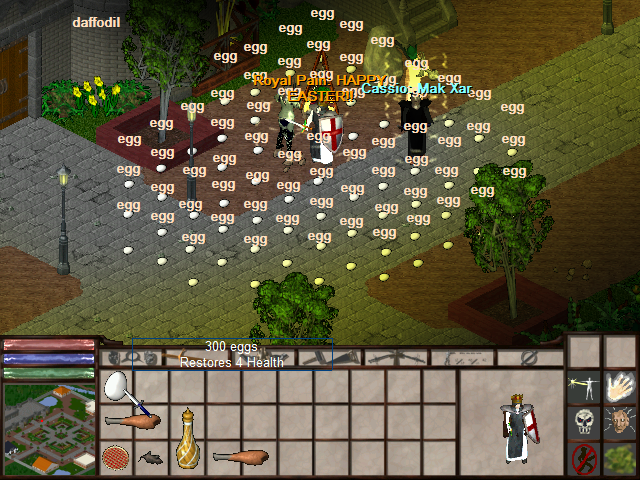Toggle the red no-running icon
The width and height of the screenshot is (640, 480).
click(x=584, y=458)
